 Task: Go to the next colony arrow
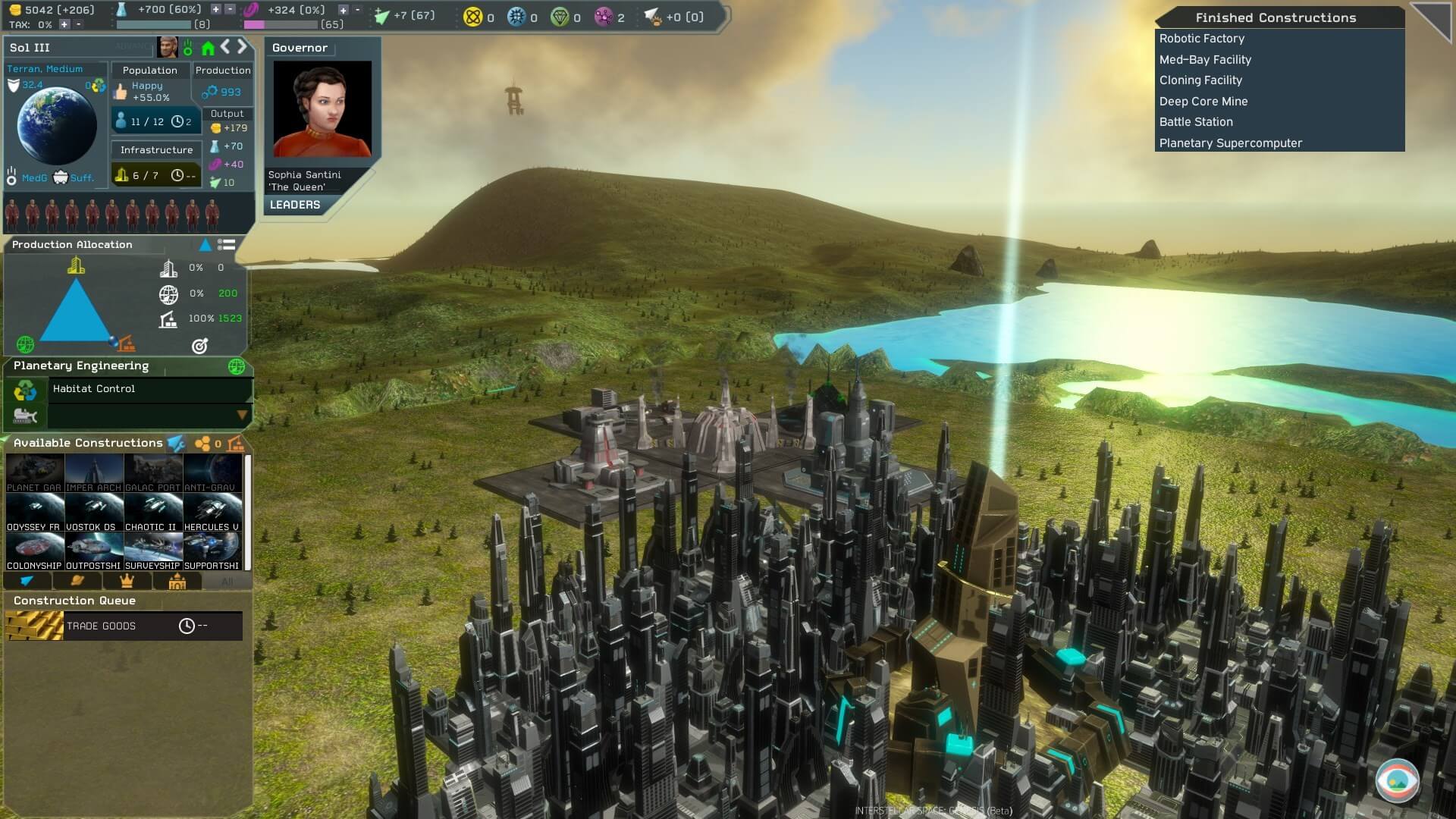click(243, 47)
